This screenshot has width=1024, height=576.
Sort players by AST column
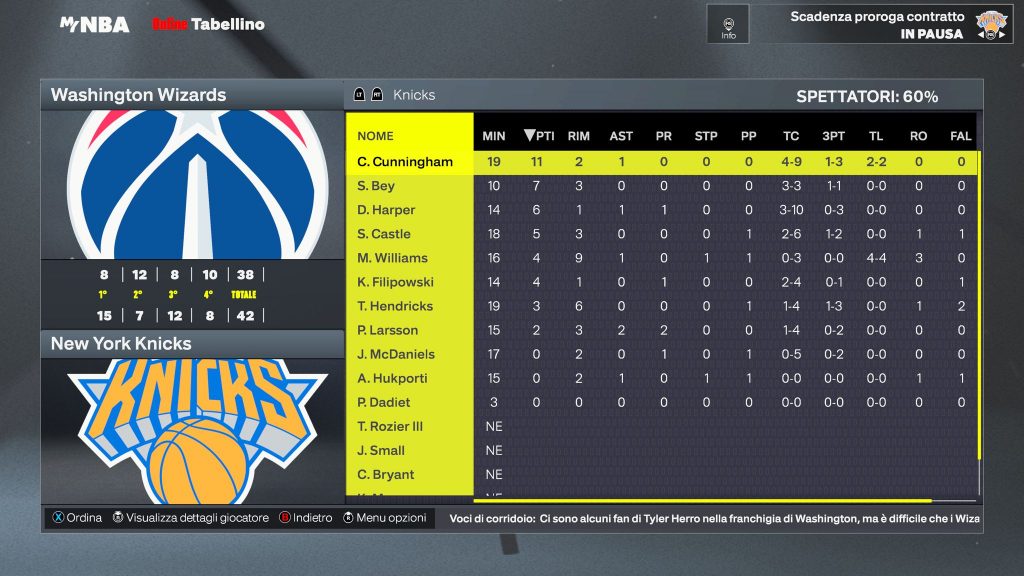[621, 136]
